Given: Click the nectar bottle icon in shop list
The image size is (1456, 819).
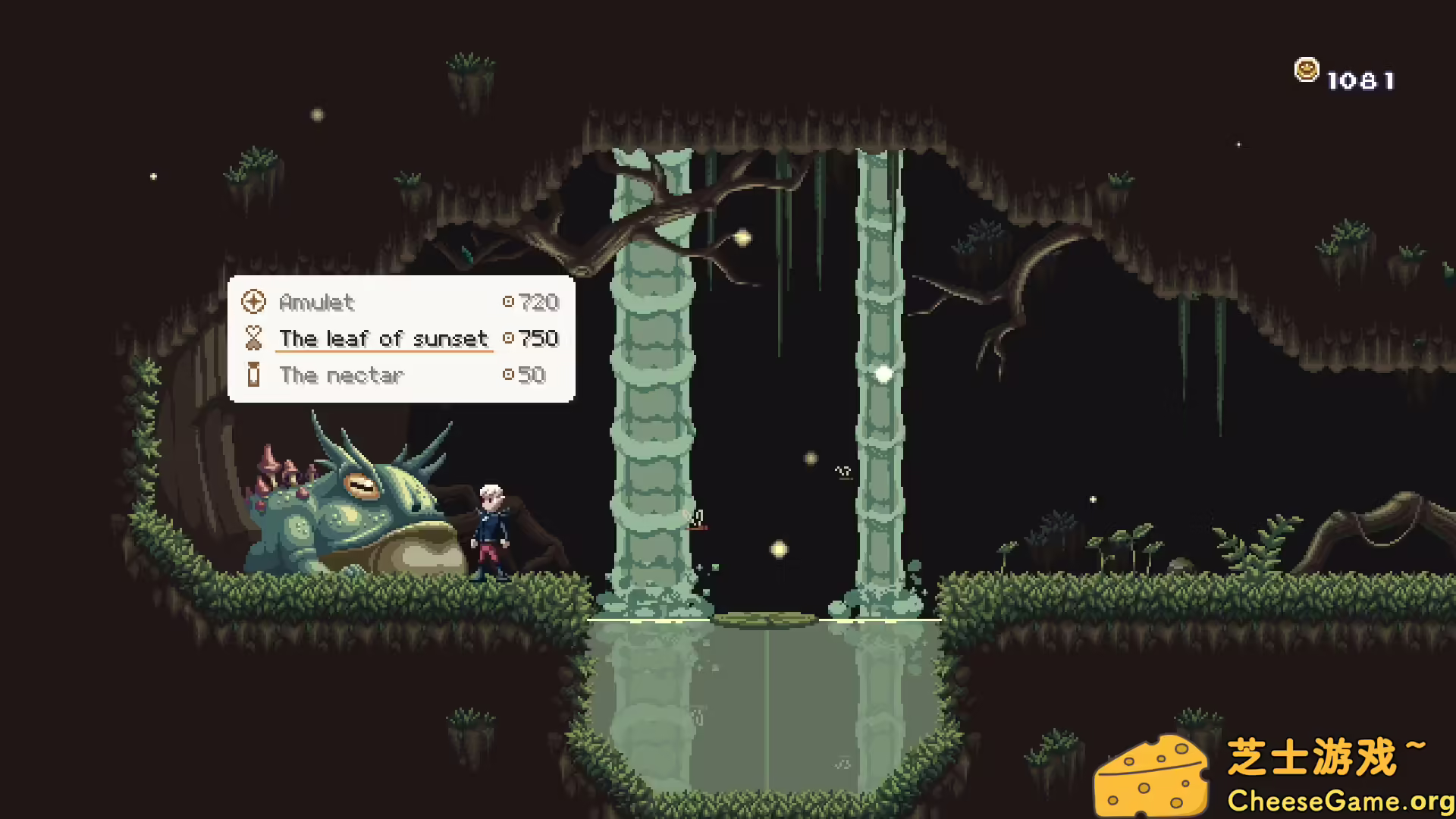Looking at the screenshot, I should [x=253, y=375].
